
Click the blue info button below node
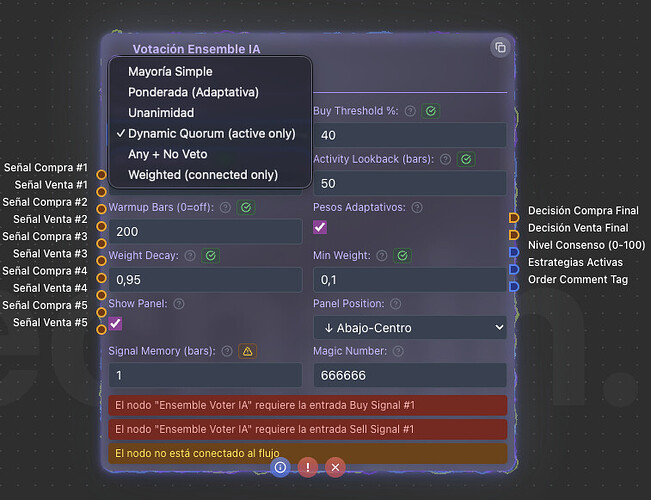[x=281, y=467]
